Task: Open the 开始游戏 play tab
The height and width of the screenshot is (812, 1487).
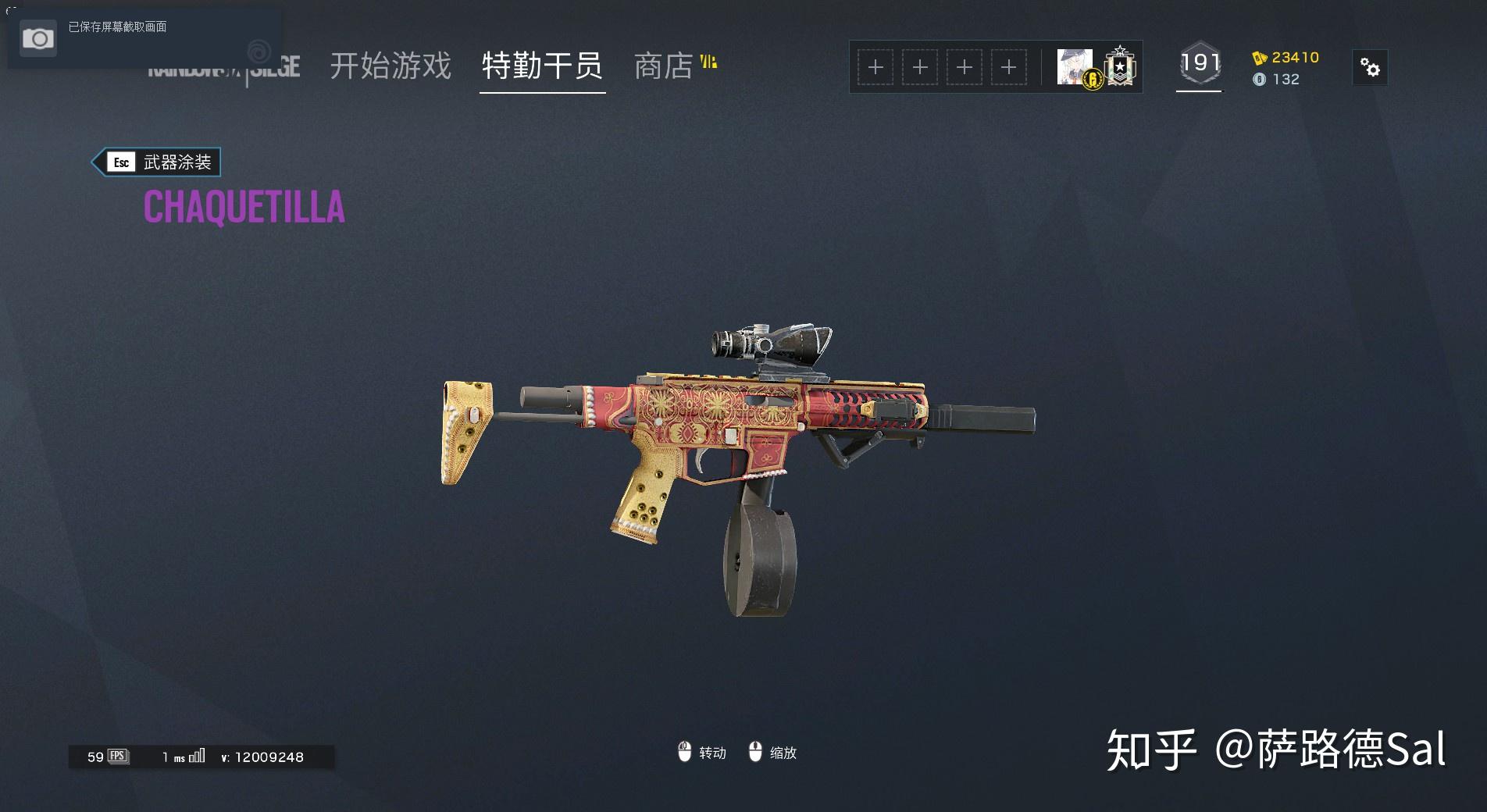Action: [390, 66]
